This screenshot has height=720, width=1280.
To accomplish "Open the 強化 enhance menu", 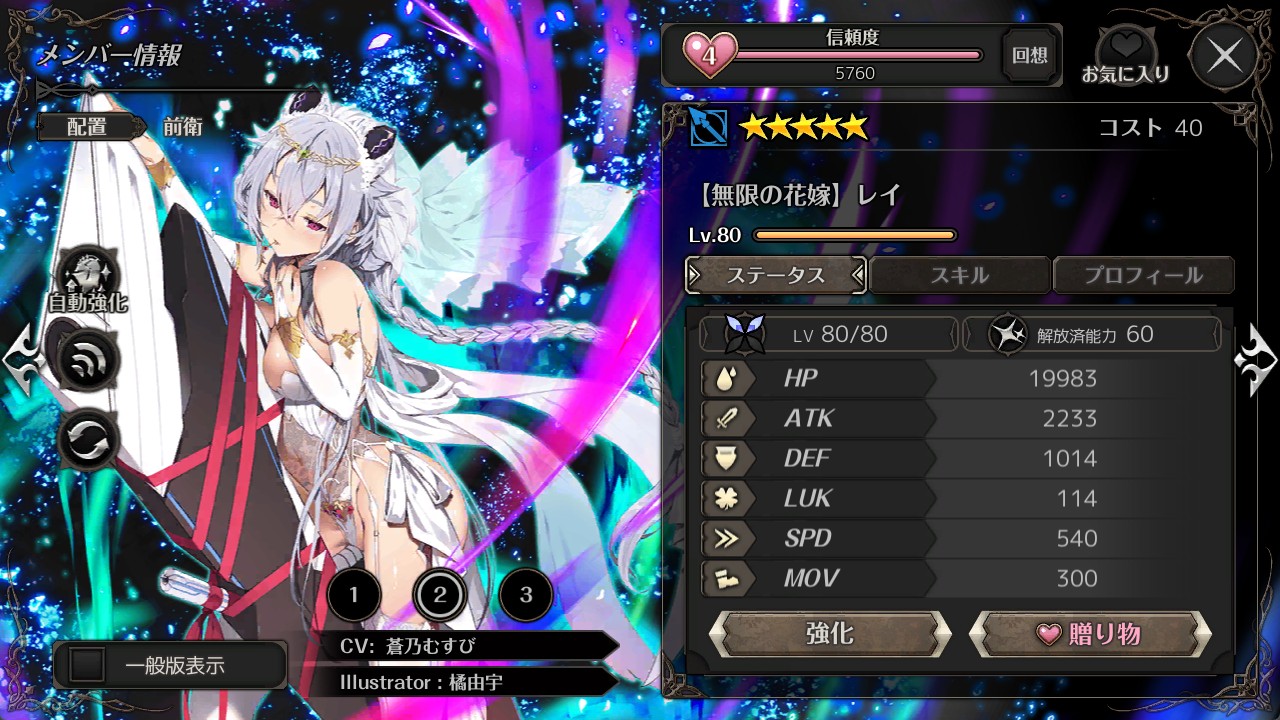I will tap(829, 634).
